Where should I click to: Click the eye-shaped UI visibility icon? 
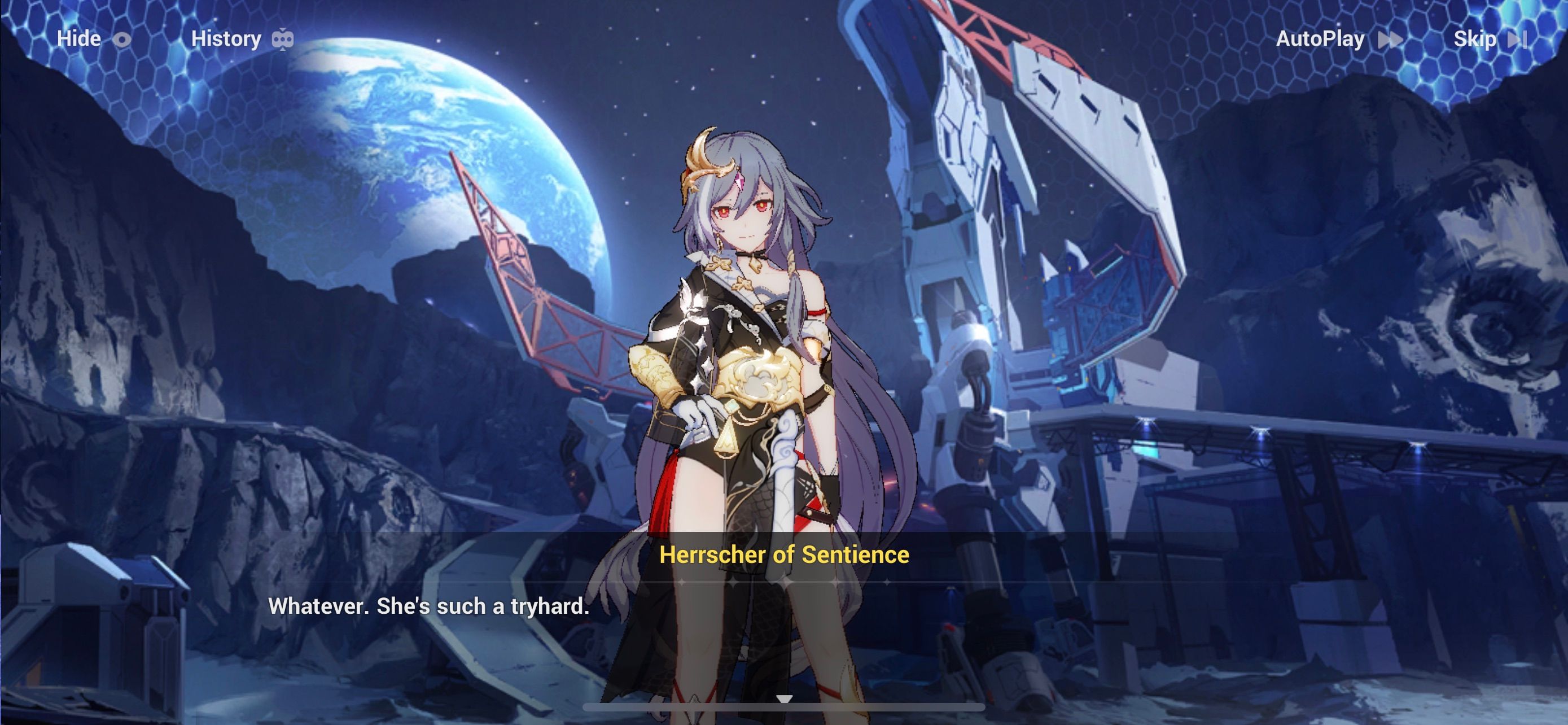click(x=123, y=39)
